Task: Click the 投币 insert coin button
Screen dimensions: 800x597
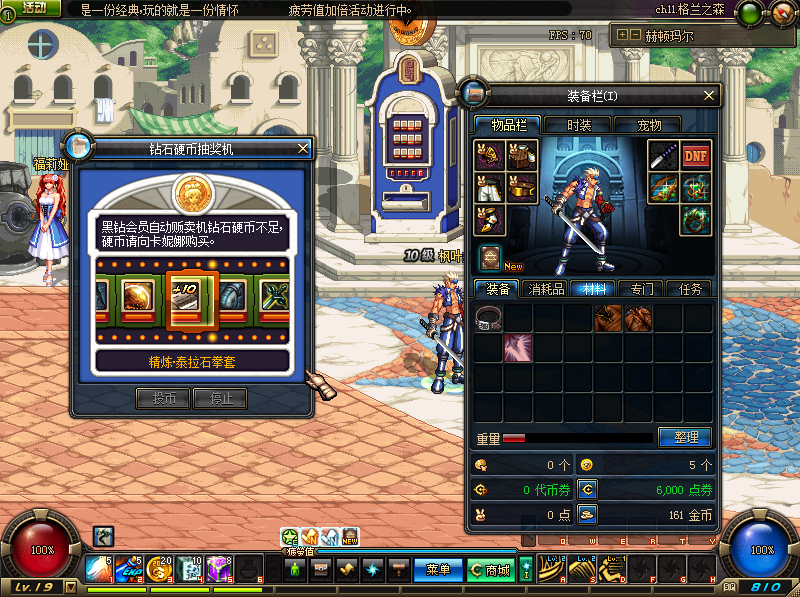Action: 163,398
